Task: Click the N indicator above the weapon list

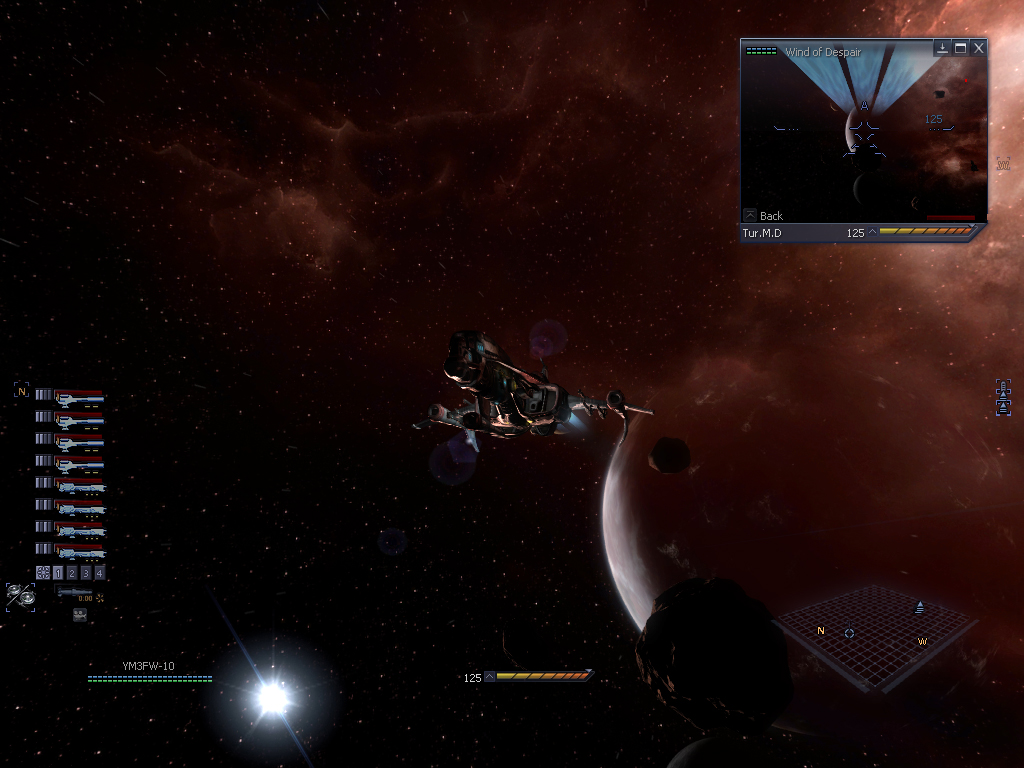Action: 21,392
